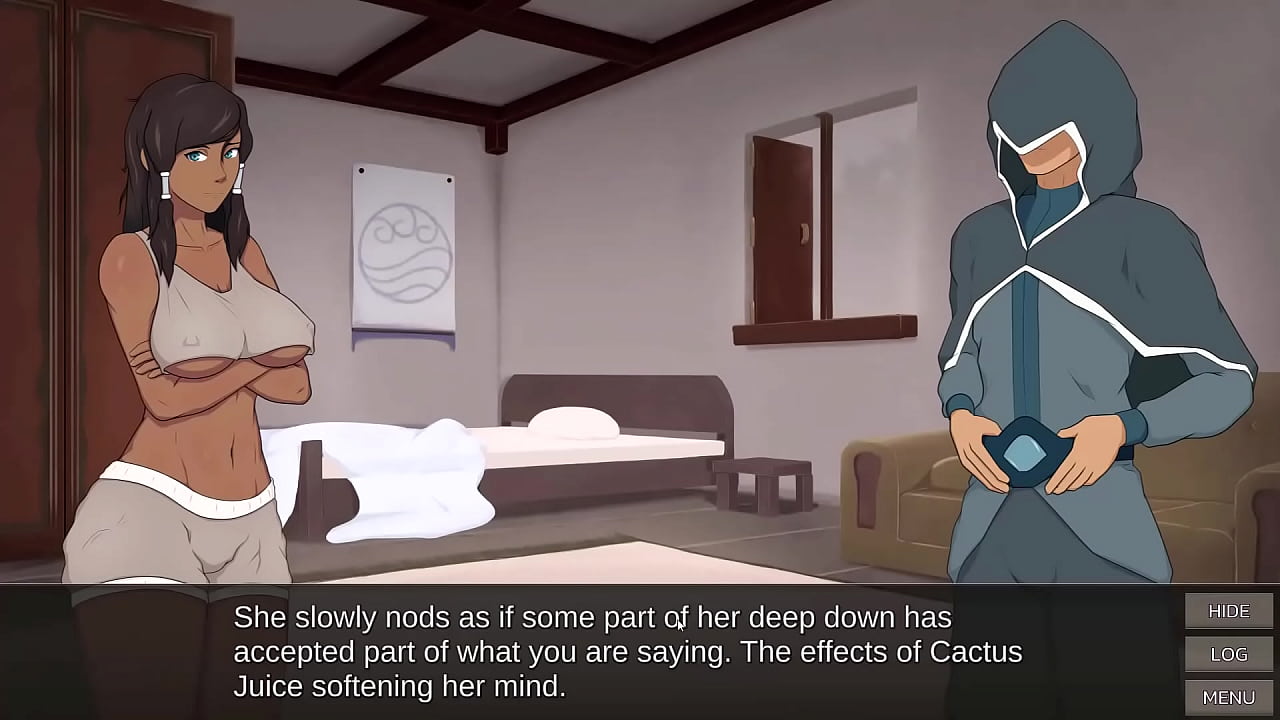This screenshot has height=720, width=1280.
Task: Hide the dialogue box via HIDE button
Action: pos(1228,610)
